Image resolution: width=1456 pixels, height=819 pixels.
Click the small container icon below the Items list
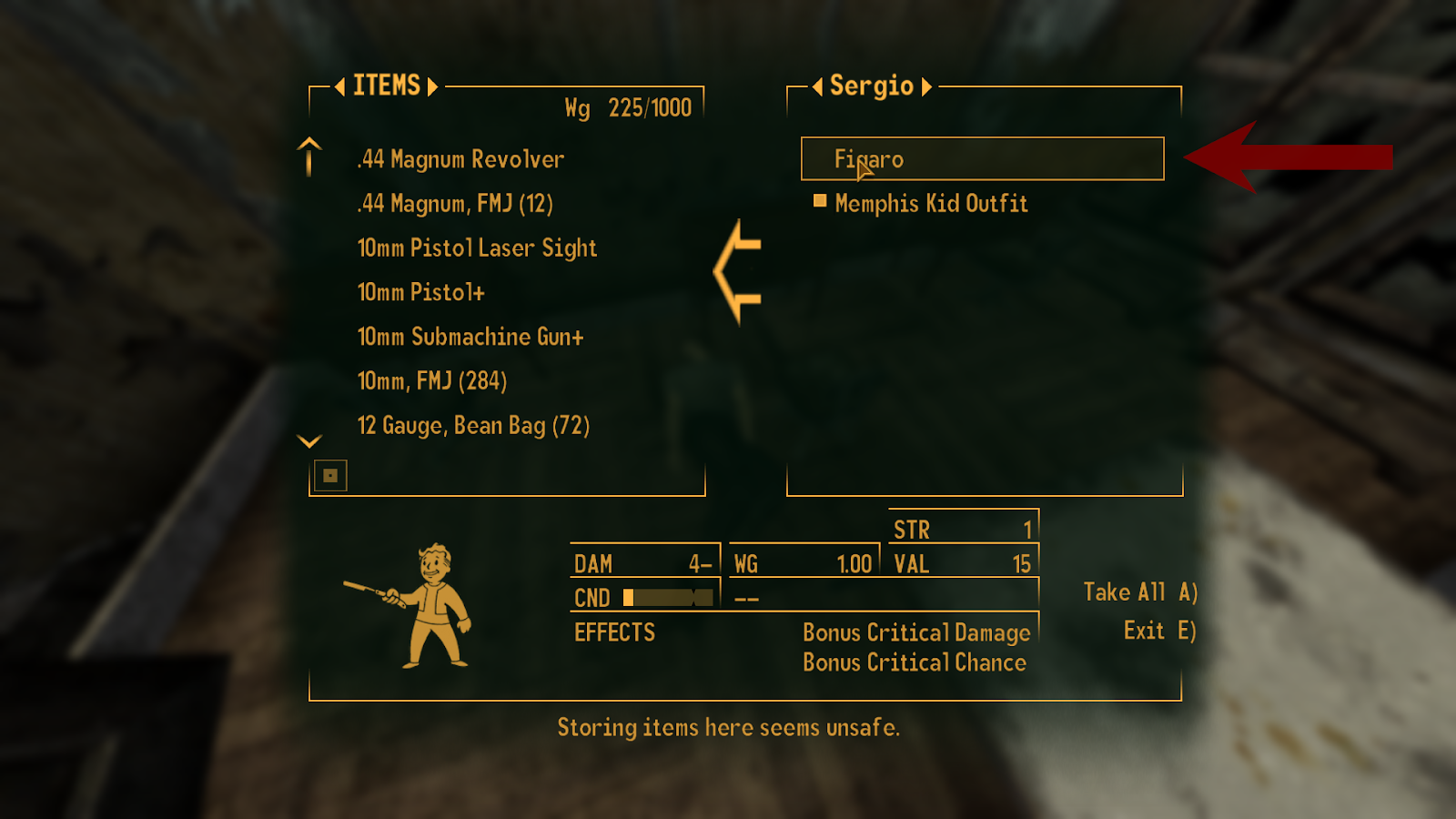point(330,475)
